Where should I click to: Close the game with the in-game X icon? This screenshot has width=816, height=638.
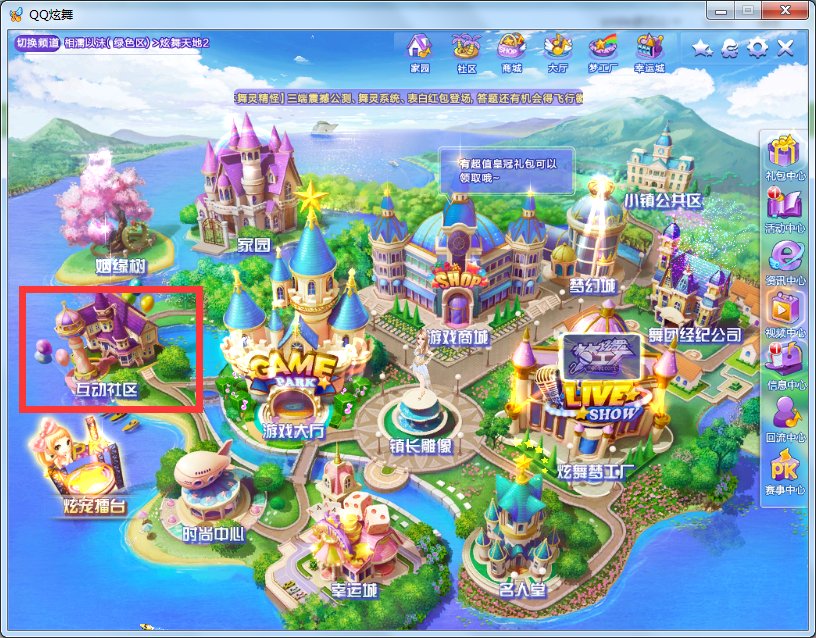tap(786, 48)
